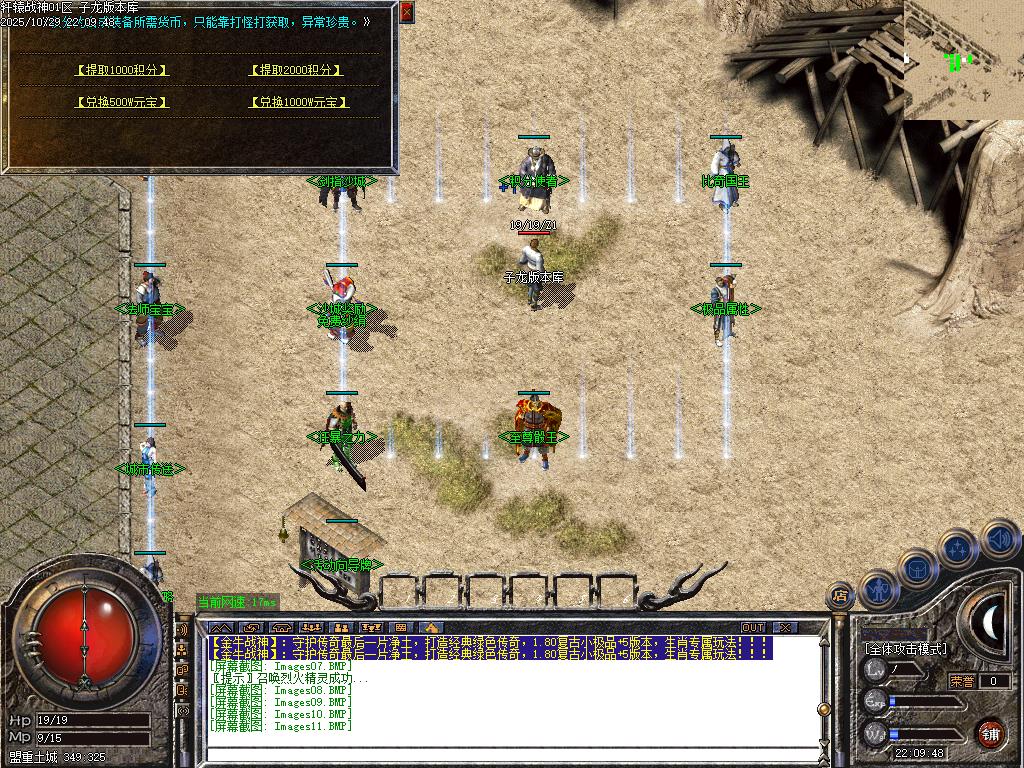Select the 兑换500W元宝 option
Image resolution: width=1024 pixels, height=768 pixels.
(x=123, y=102)
